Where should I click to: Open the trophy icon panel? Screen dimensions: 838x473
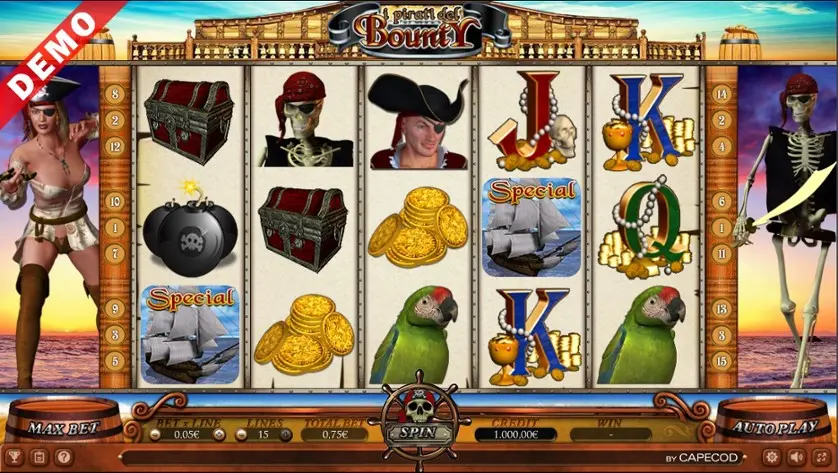pyautogui.click(x=15, y=457)
